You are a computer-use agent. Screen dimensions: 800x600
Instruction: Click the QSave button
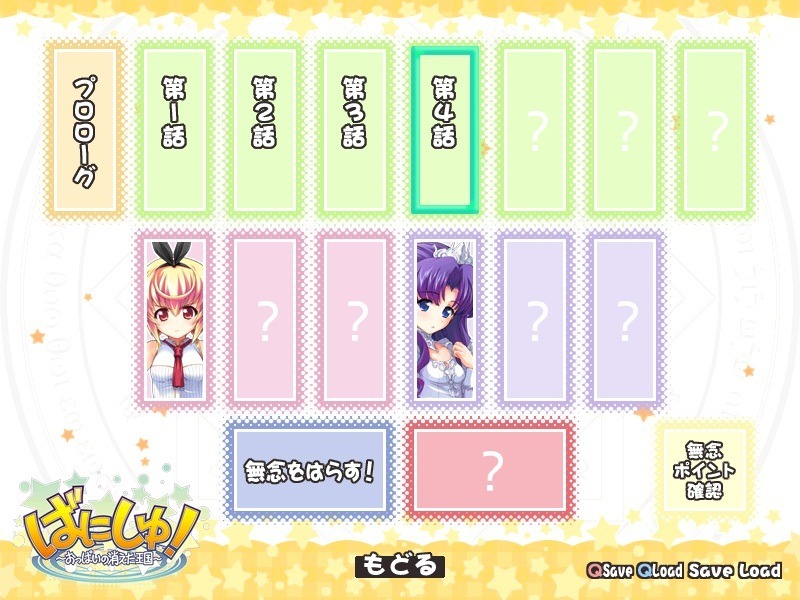pos(610,571)
